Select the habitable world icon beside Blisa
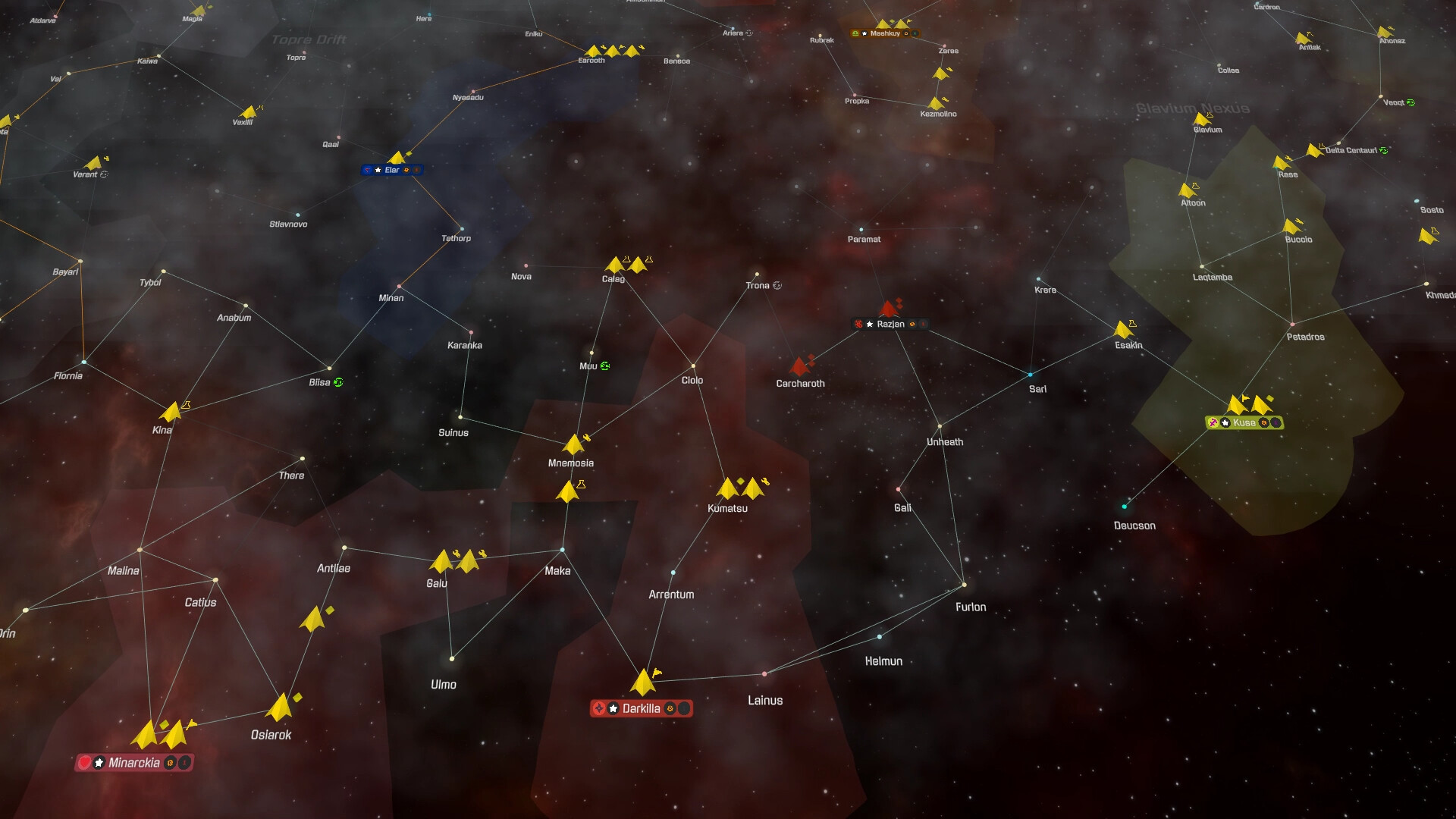The image size is (1456, 819). [x=338, y=382]
